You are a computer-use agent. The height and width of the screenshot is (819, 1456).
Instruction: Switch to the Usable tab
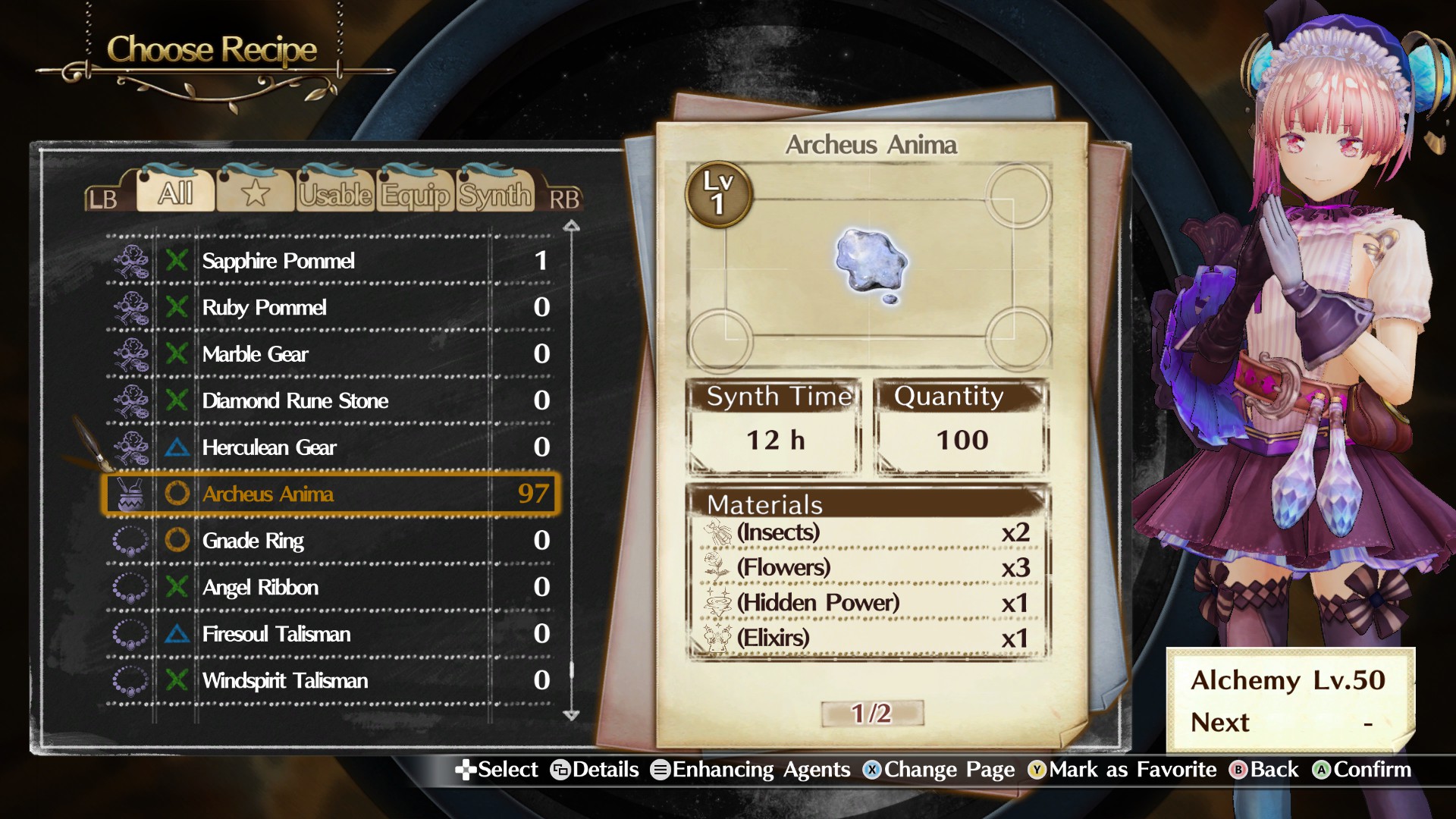tap(335, 195)
